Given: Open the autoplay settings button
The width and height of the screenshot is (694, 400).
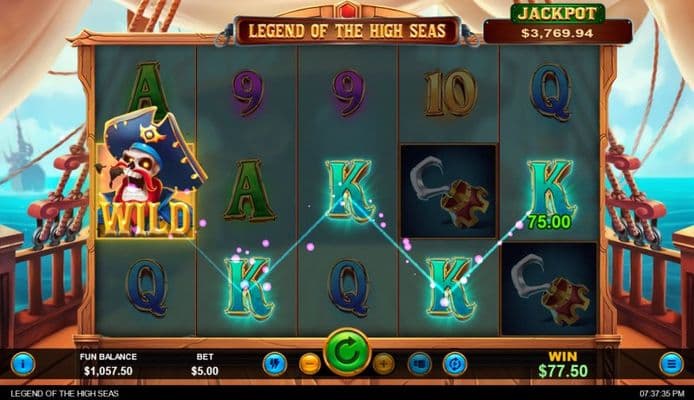Looking at the screenshot, I should [455, 363].
